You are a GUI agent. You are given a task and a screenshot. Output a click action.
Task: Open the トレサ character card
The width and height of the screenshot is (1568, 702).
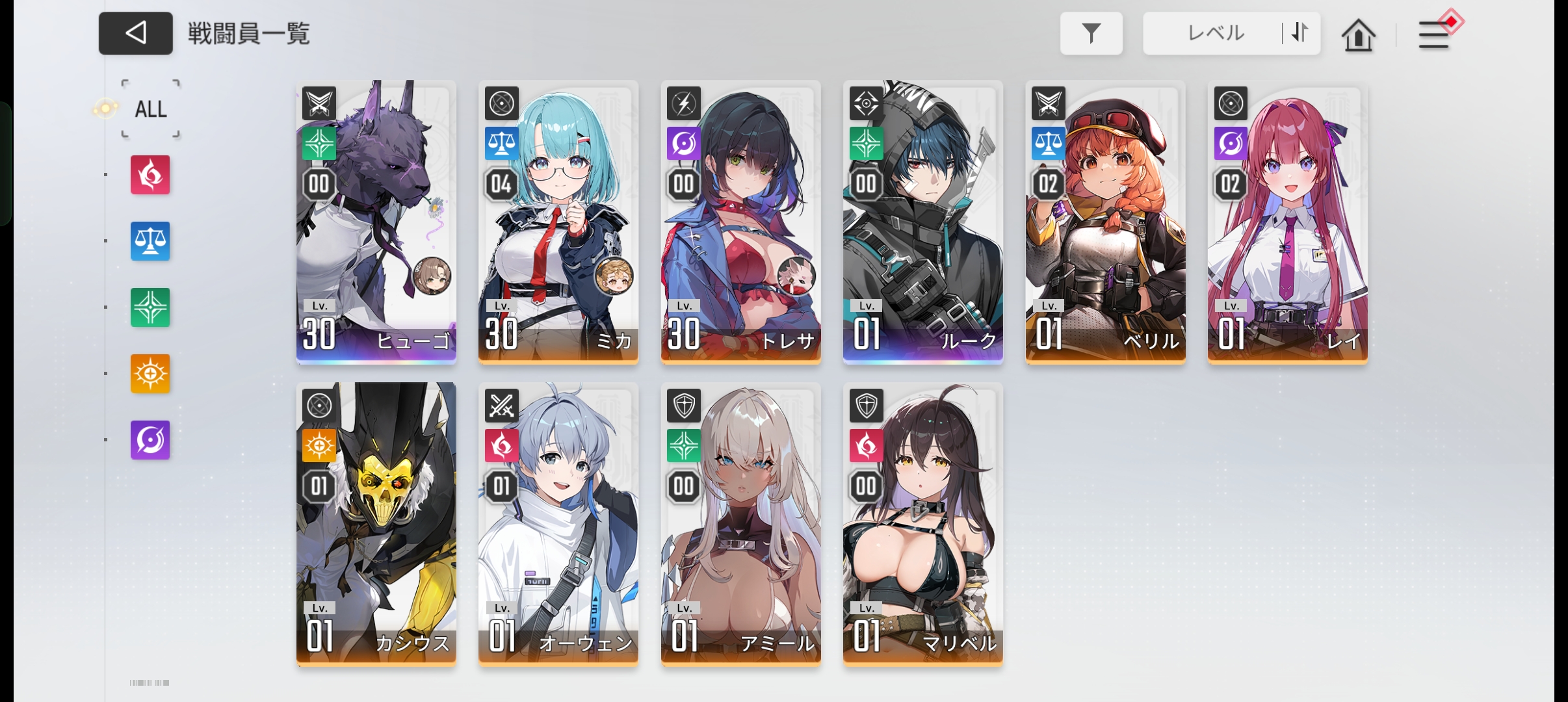[740, 221]
